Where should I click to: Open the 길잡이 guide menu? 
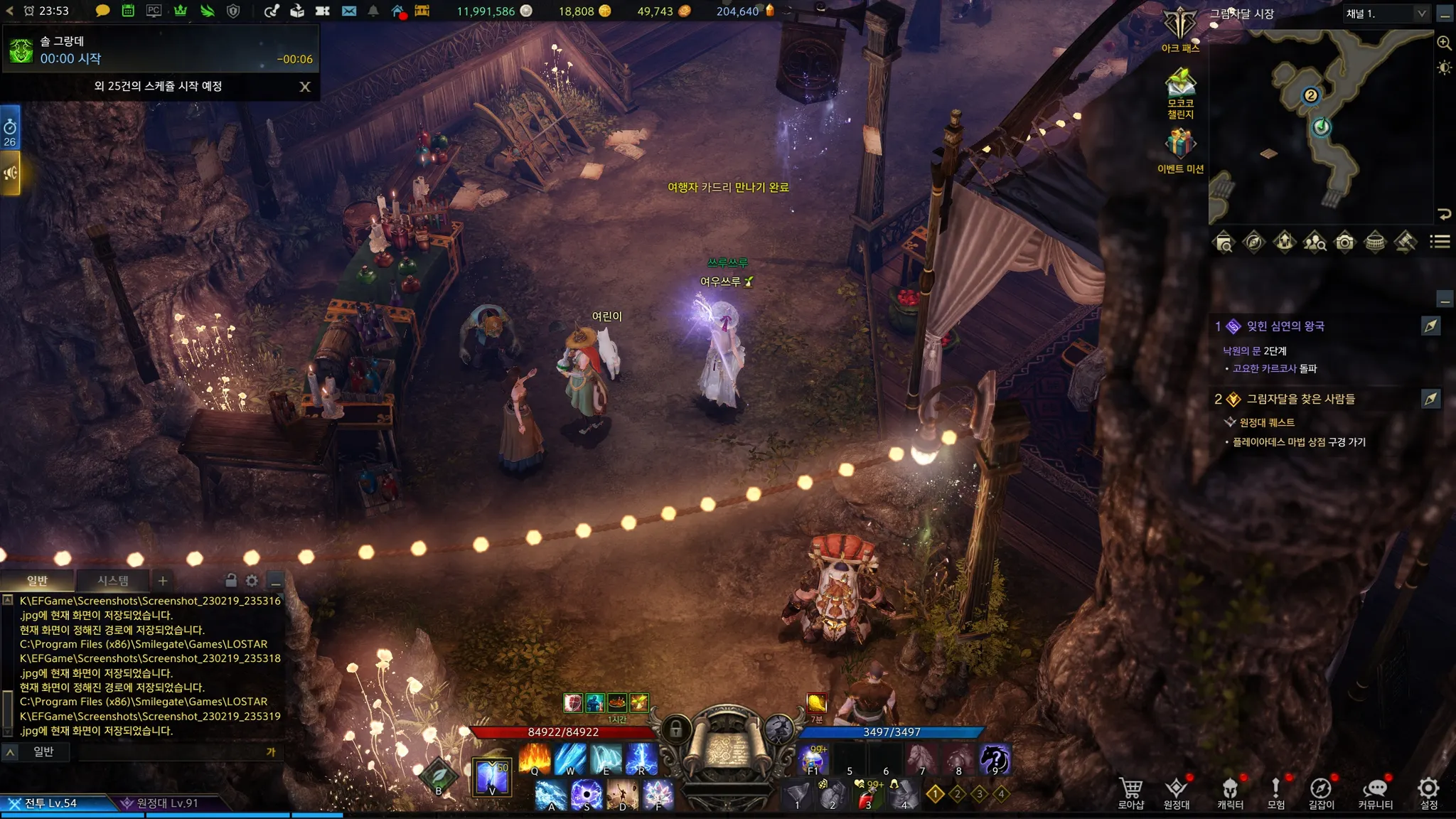1321,792
